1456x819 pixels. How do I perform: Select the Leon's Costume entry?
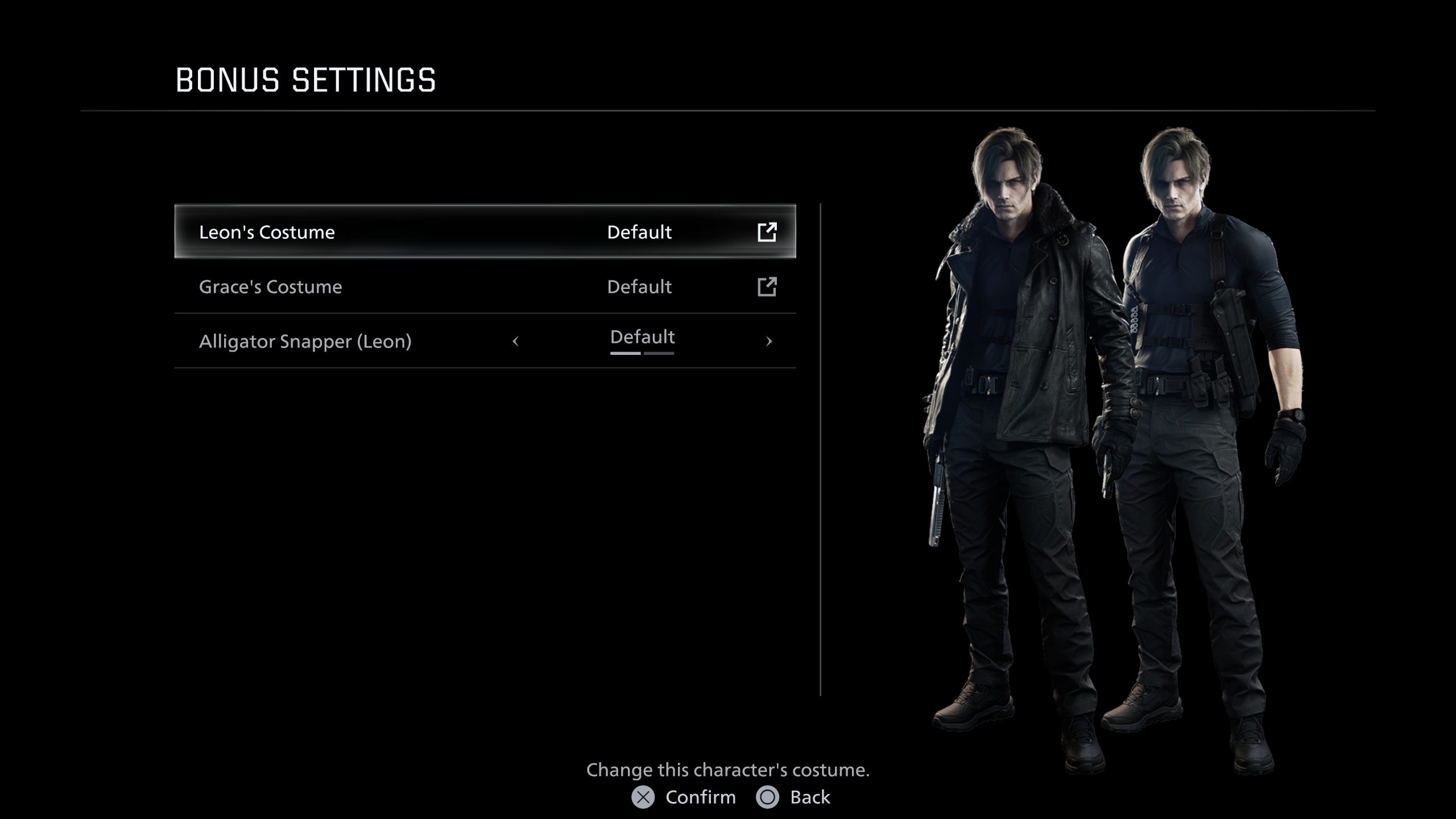click(398, 232)
